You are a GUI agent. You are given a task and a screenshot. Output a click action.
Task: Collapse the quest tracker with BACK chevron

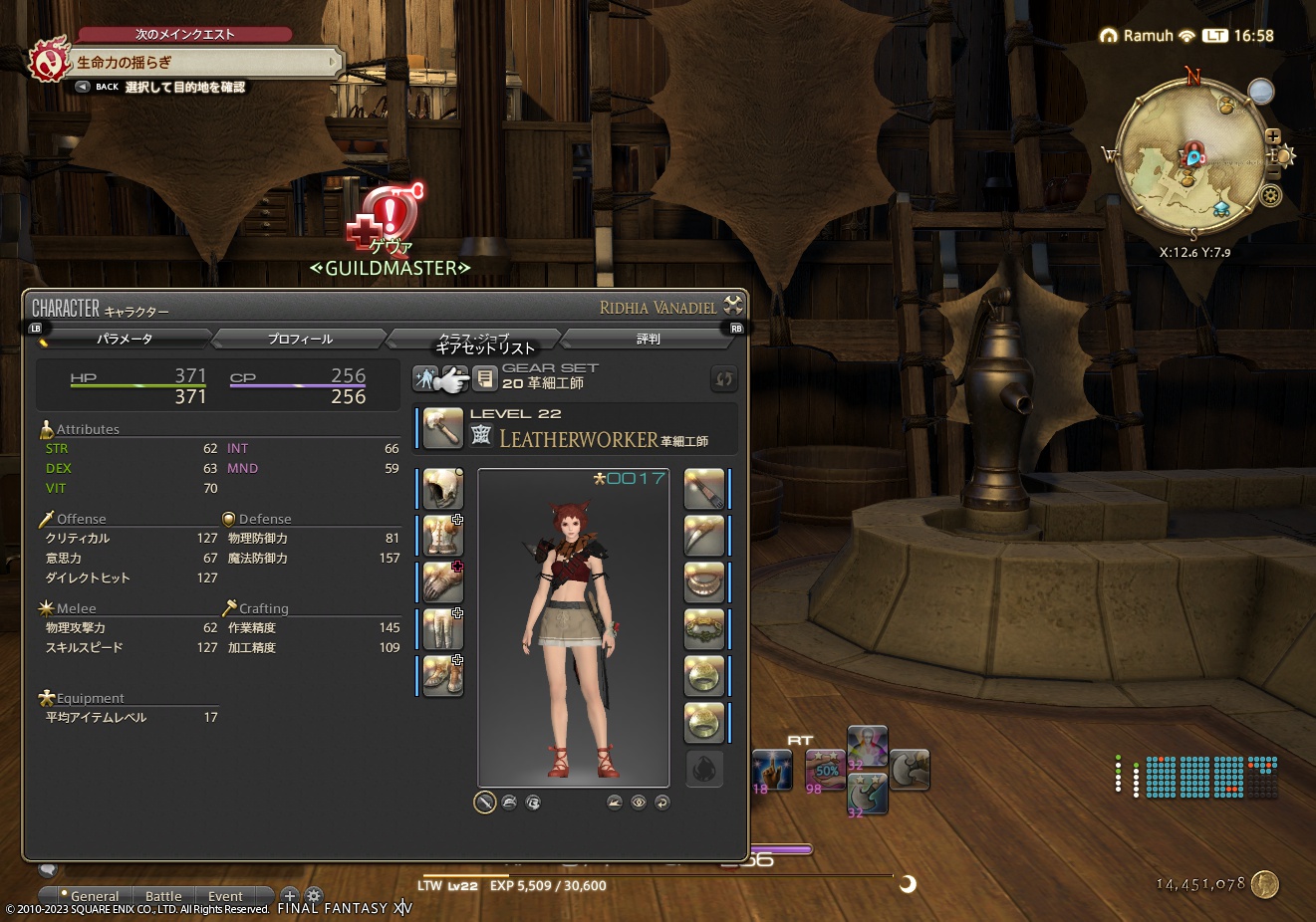point(82,86)
